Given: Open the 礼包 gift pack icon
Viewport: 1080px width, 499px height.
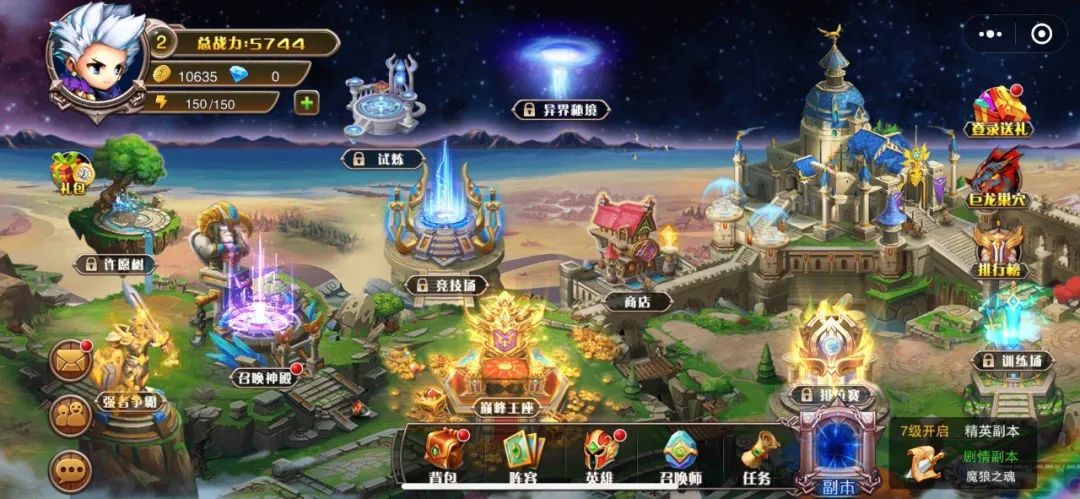Looking at the screenshot, I should pos(70,171).
